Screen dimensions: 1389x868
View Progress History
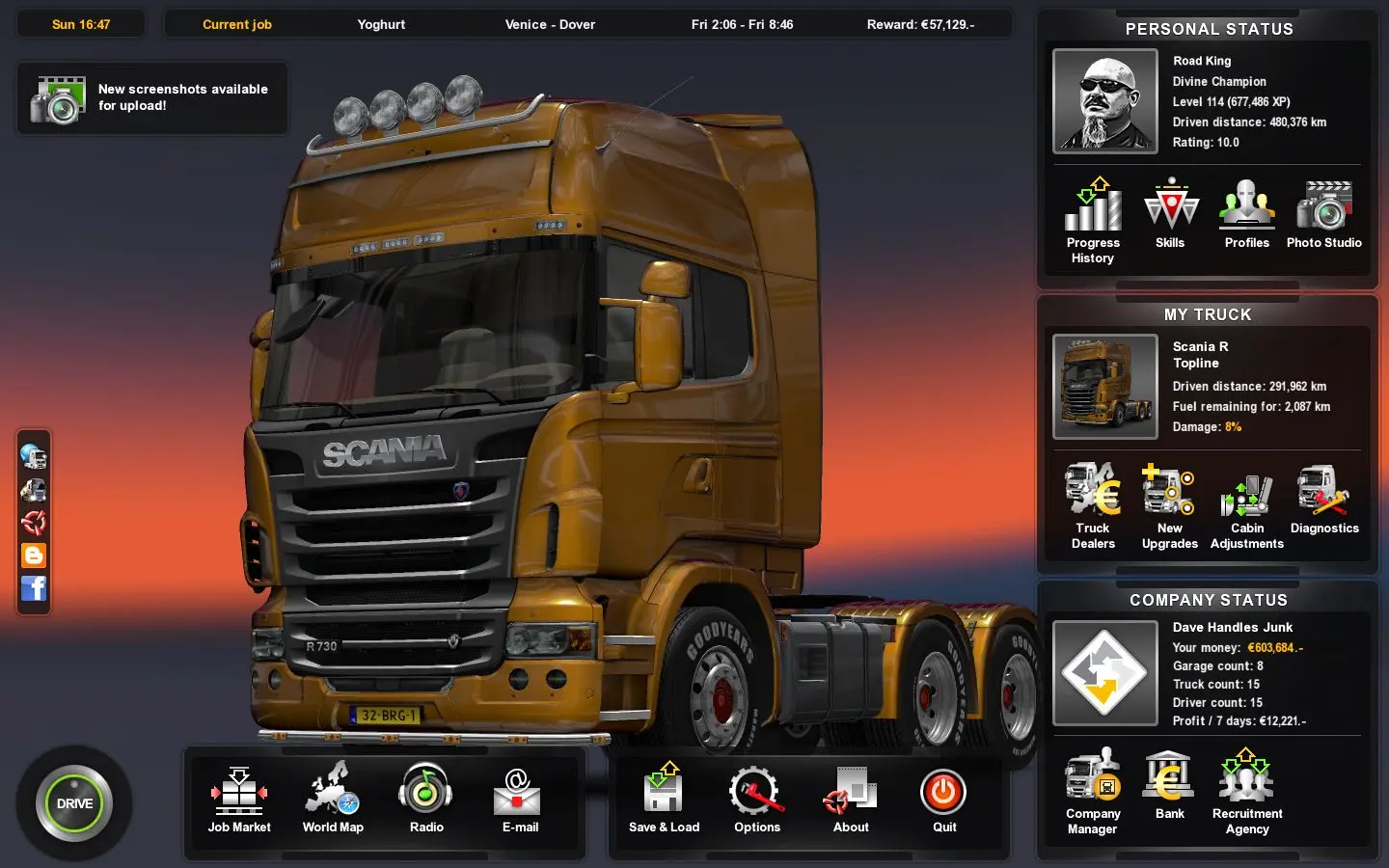tap(1093, 219)
